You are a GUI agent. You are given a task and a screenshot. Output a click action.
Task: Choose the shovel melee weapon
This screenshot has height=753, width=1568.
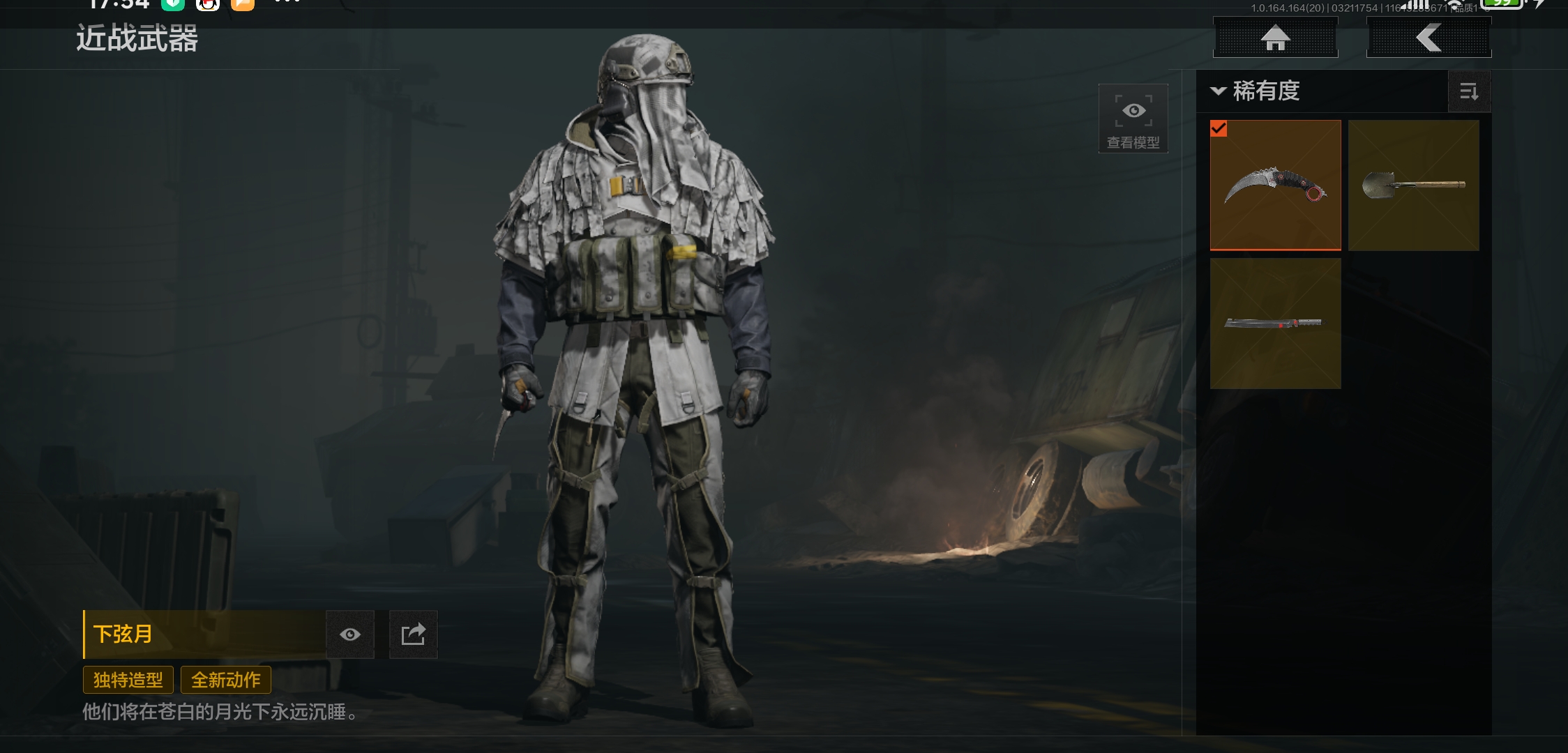coord(1413,185)
